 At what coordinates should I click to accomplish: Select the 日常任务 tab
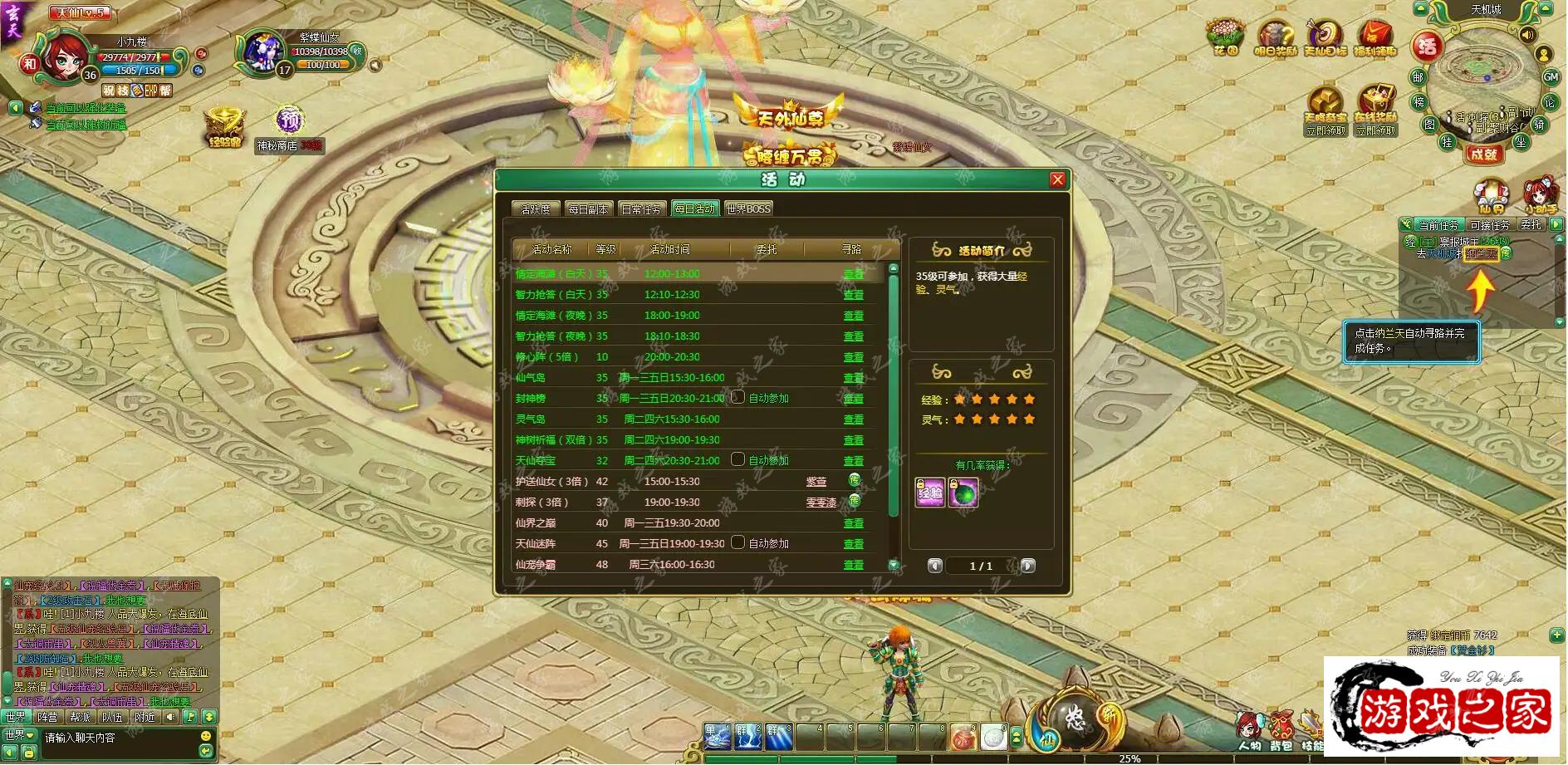point(641,208)
